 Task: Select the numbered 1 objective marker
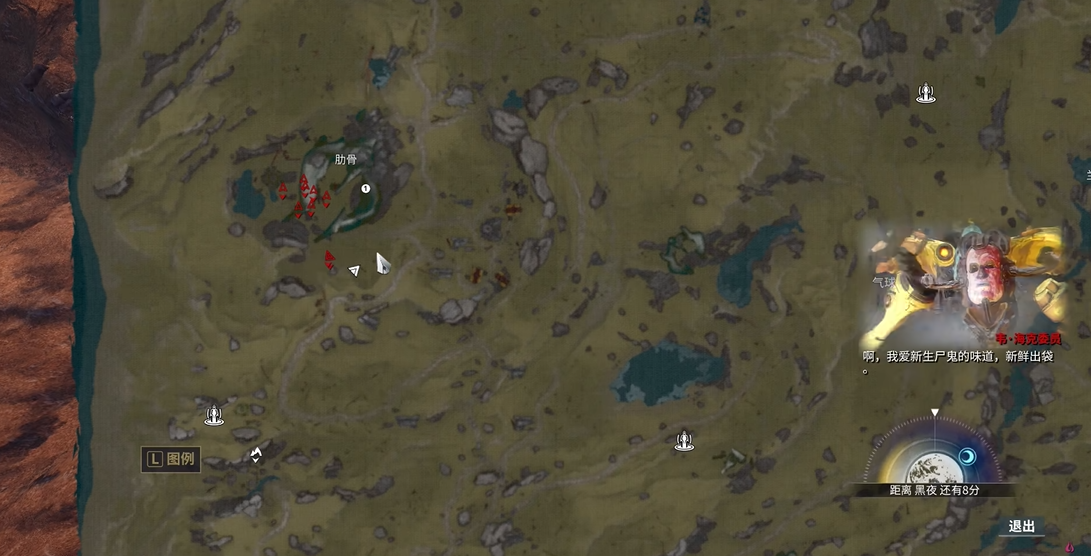click(366, 188)
